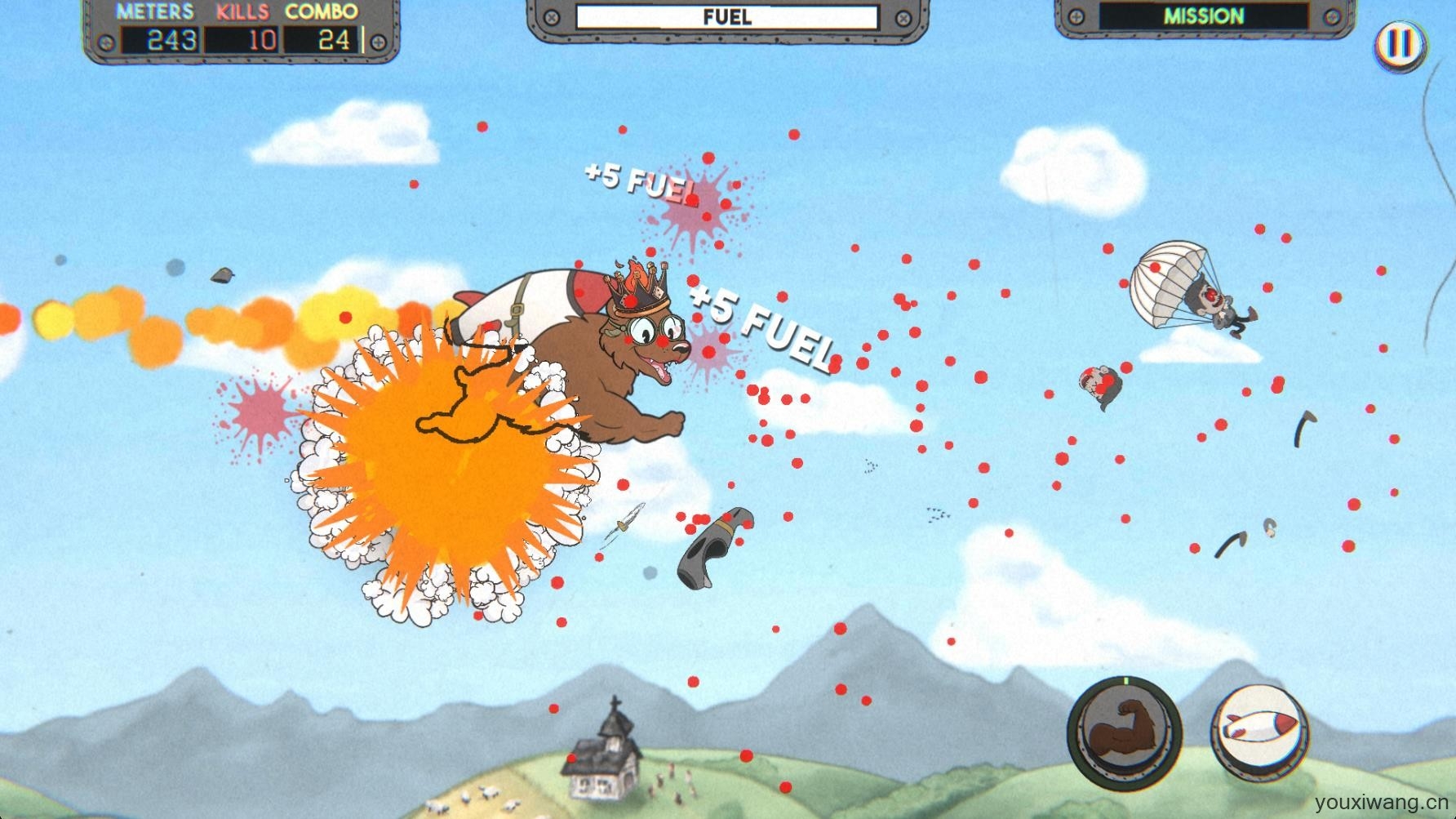1456x819 pixels.
Task: Open the Mission panel
Action: tap(1203, 17)
